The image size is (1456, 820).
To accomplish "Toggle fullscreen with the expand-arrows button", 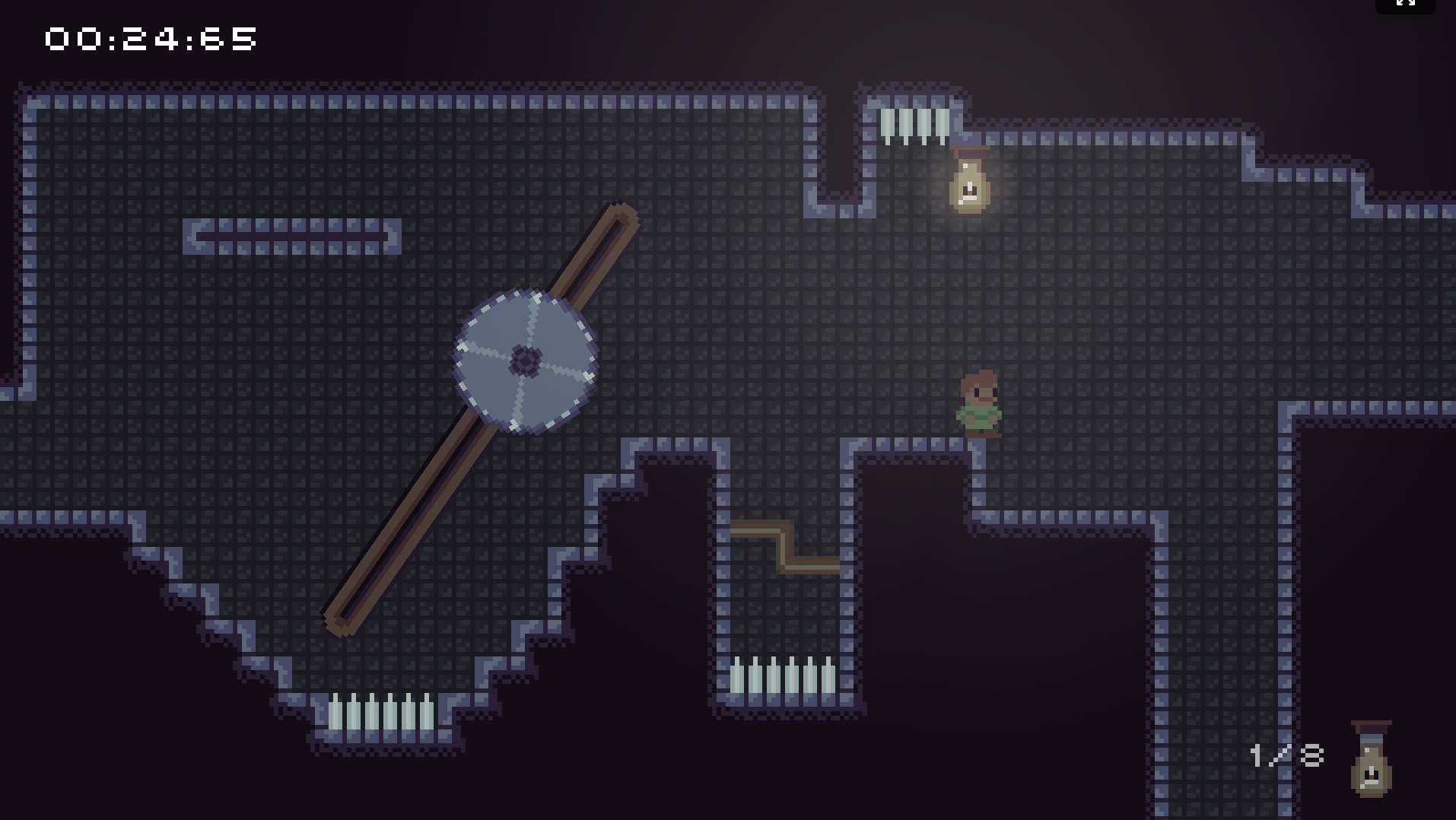I will coord(1405,4).
